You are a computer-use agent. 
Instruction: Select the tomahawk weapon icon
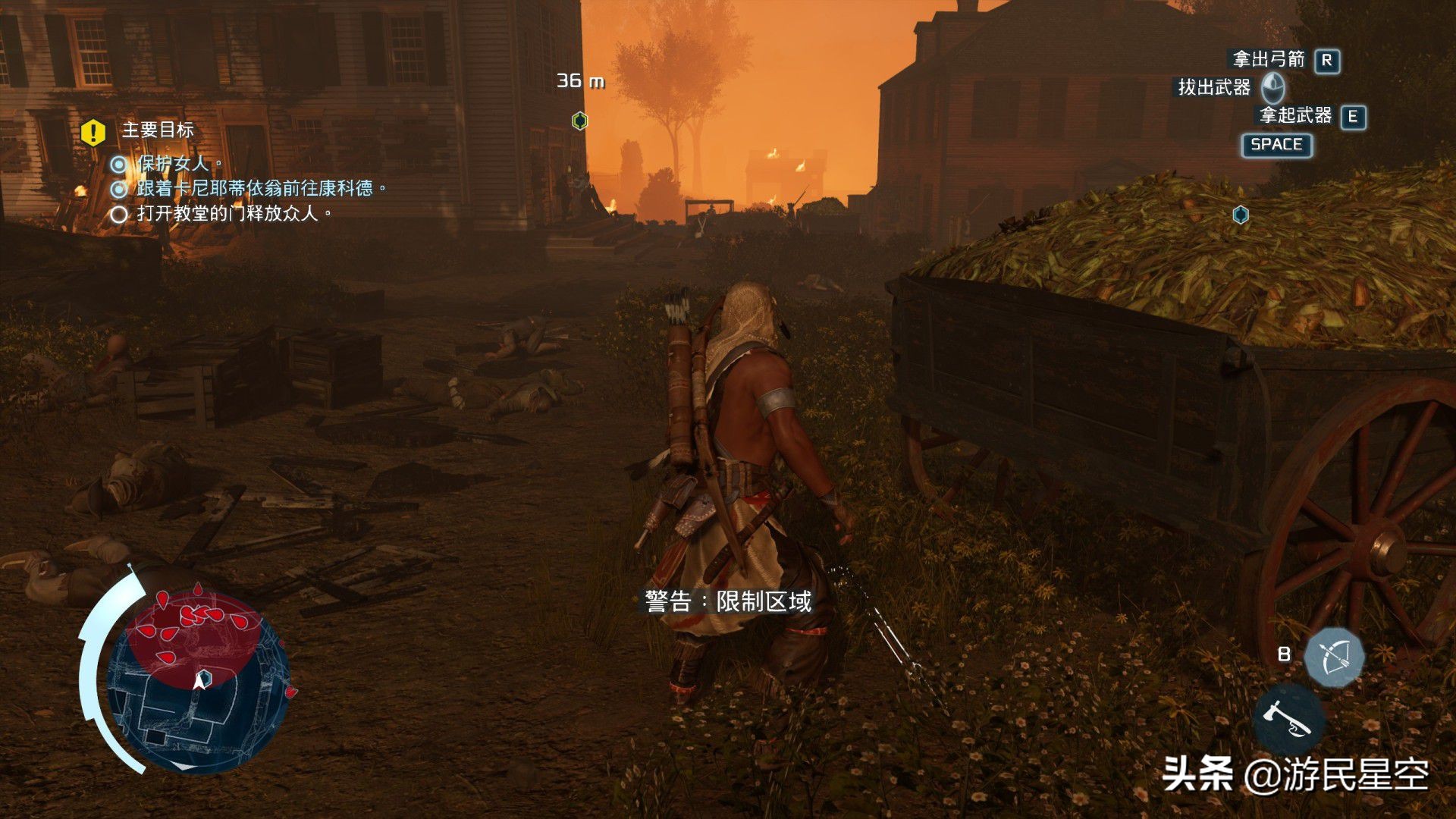pyautogui.click(x=1288, y=720)
